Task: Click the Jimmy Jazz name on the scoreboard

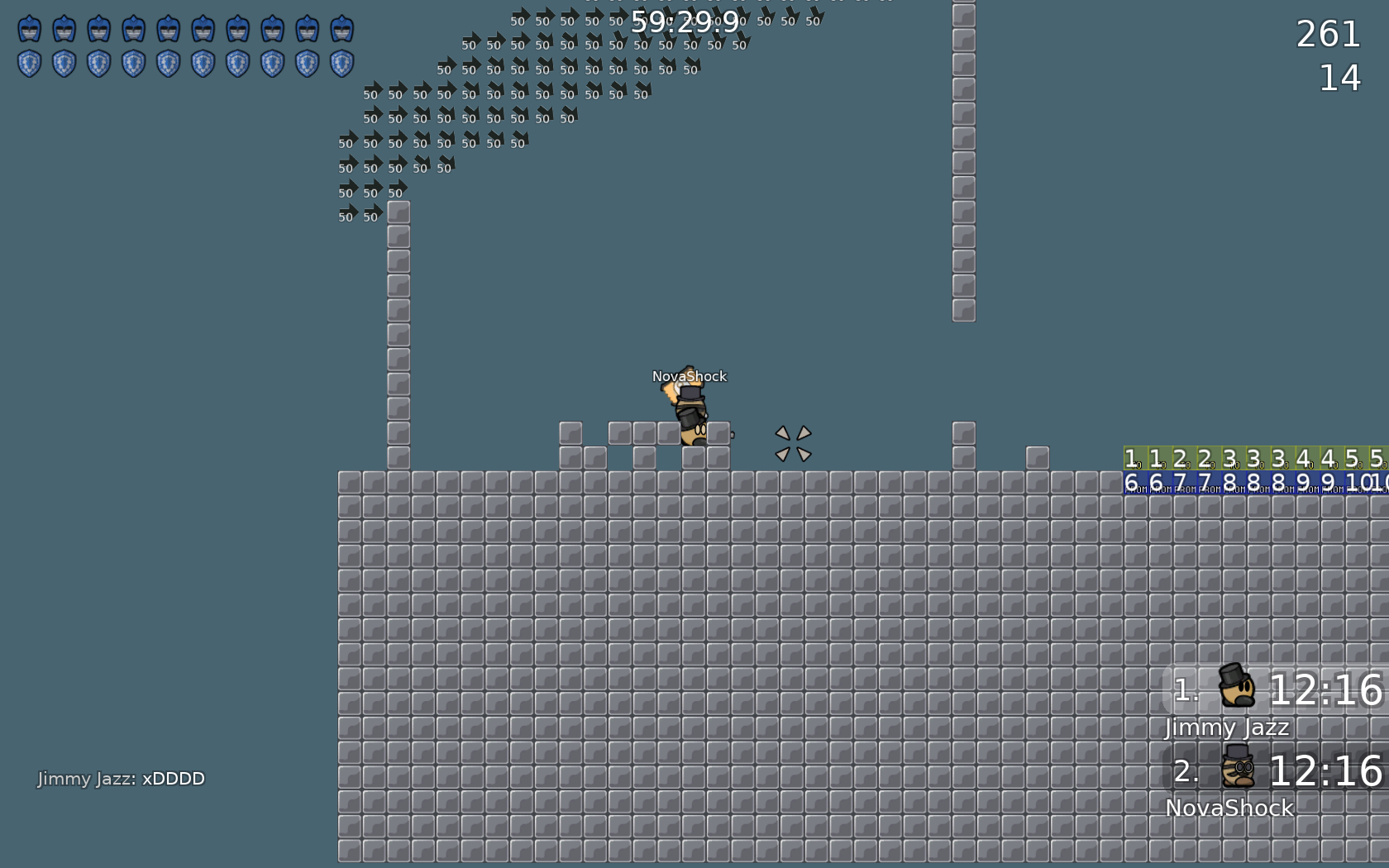Action: [x=1226, y=727]
